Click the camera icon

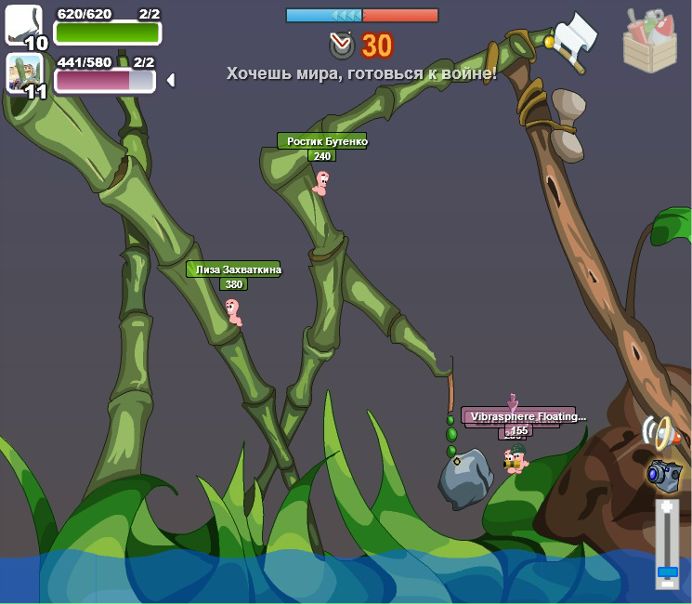663,475
